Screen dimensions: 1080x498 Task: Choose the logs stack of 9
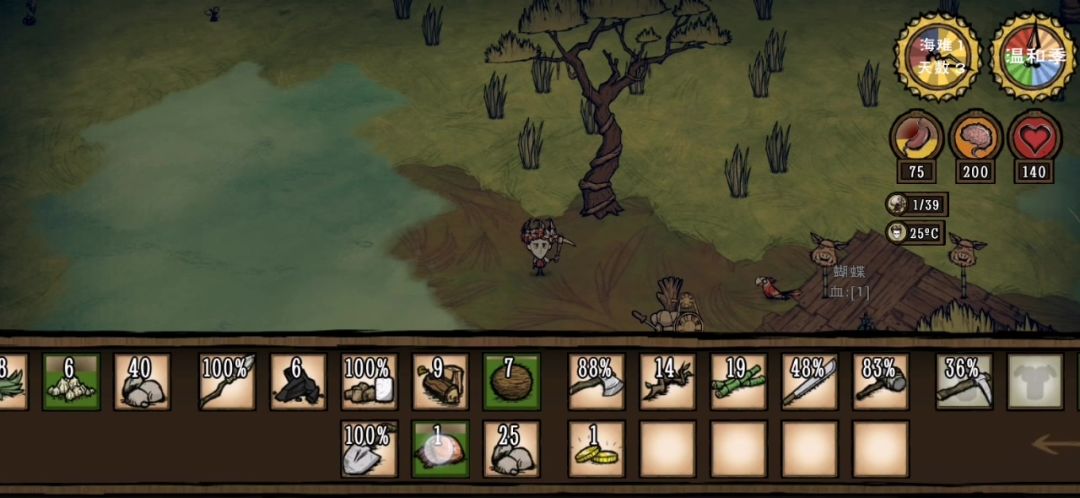[x=440, y=381]
